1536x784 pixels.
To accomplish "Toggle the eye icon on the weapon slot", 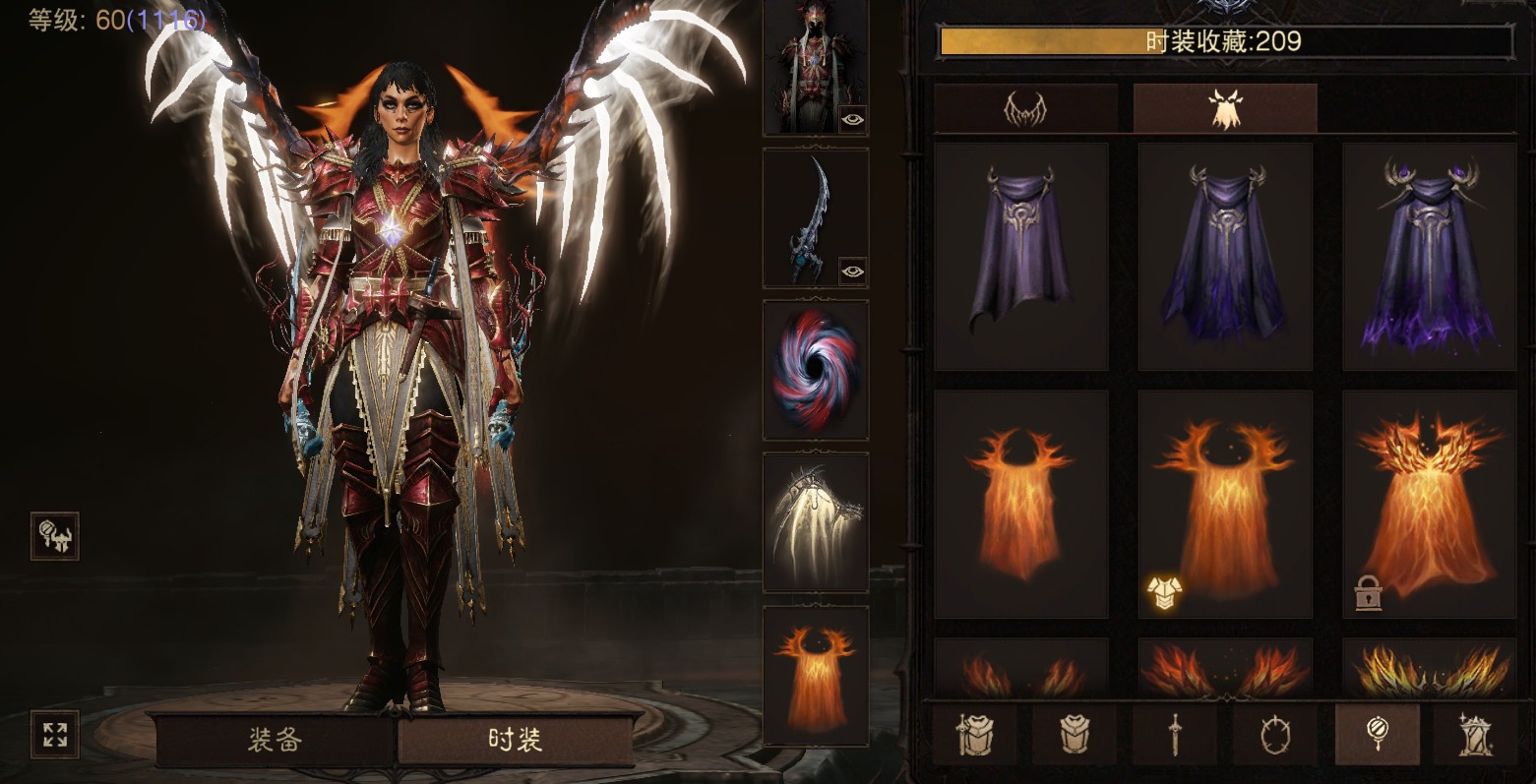I will pyautogui.click(x=852, y=271).
